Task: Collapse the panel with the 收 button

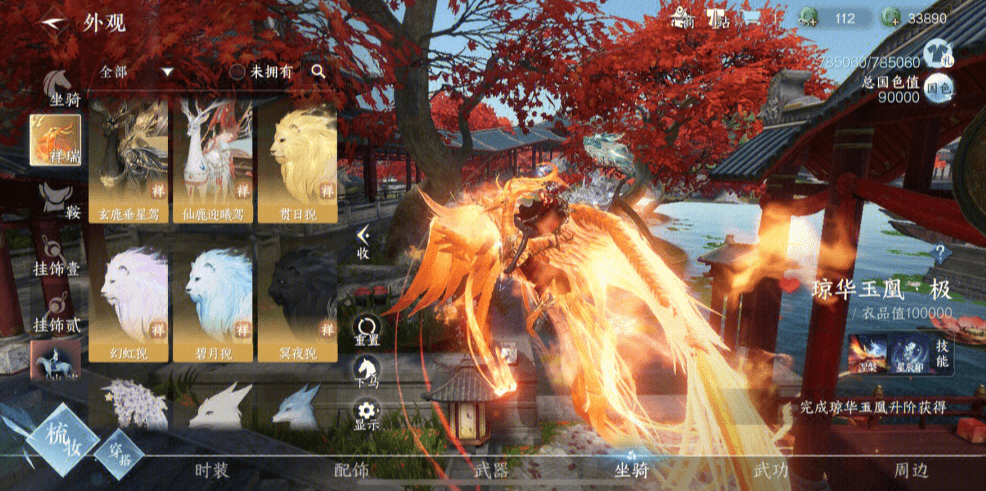Action: pyautogui.click(x=365, y=241)
